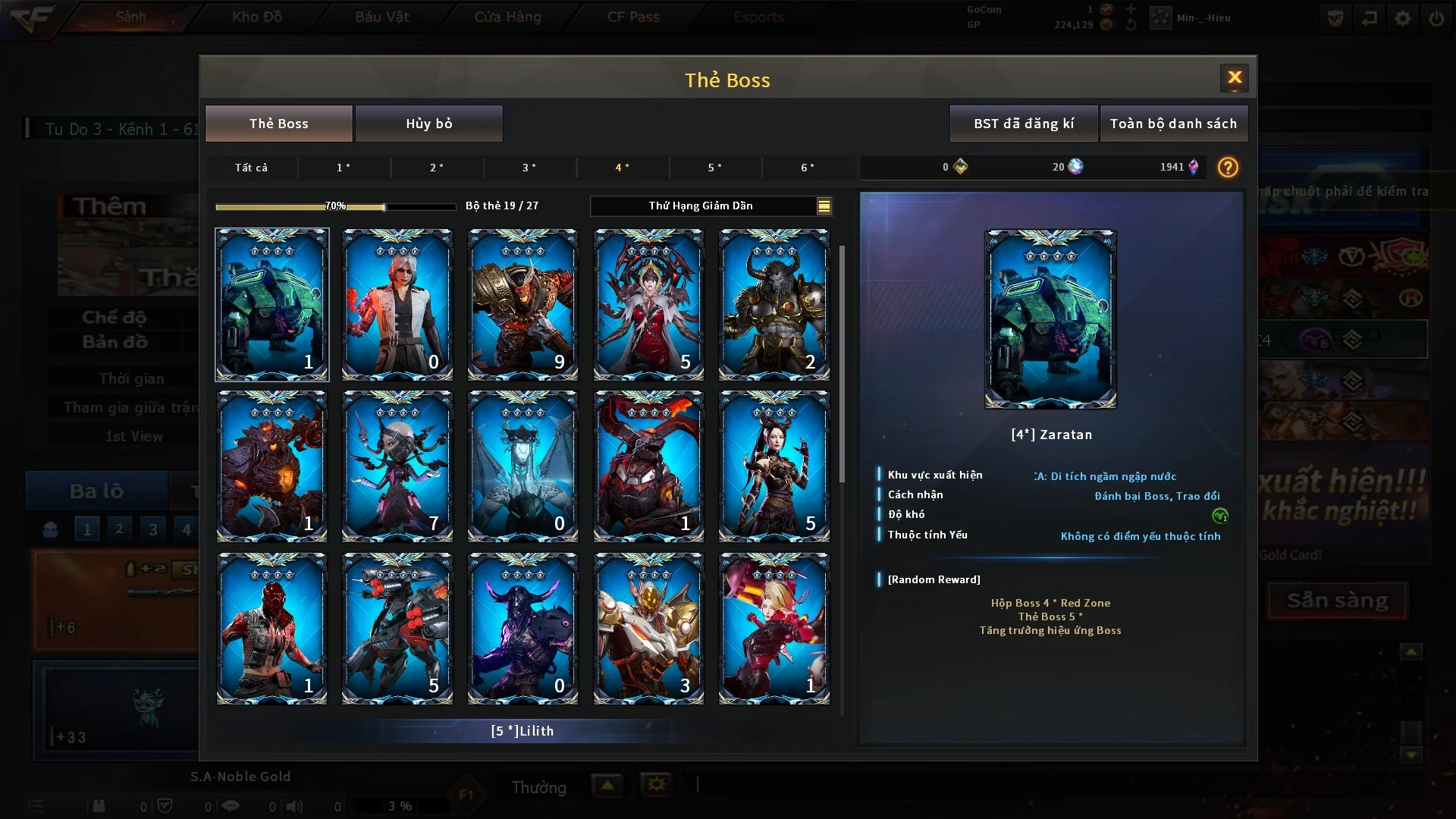Click the question mark help icon

pos(1228,167)
